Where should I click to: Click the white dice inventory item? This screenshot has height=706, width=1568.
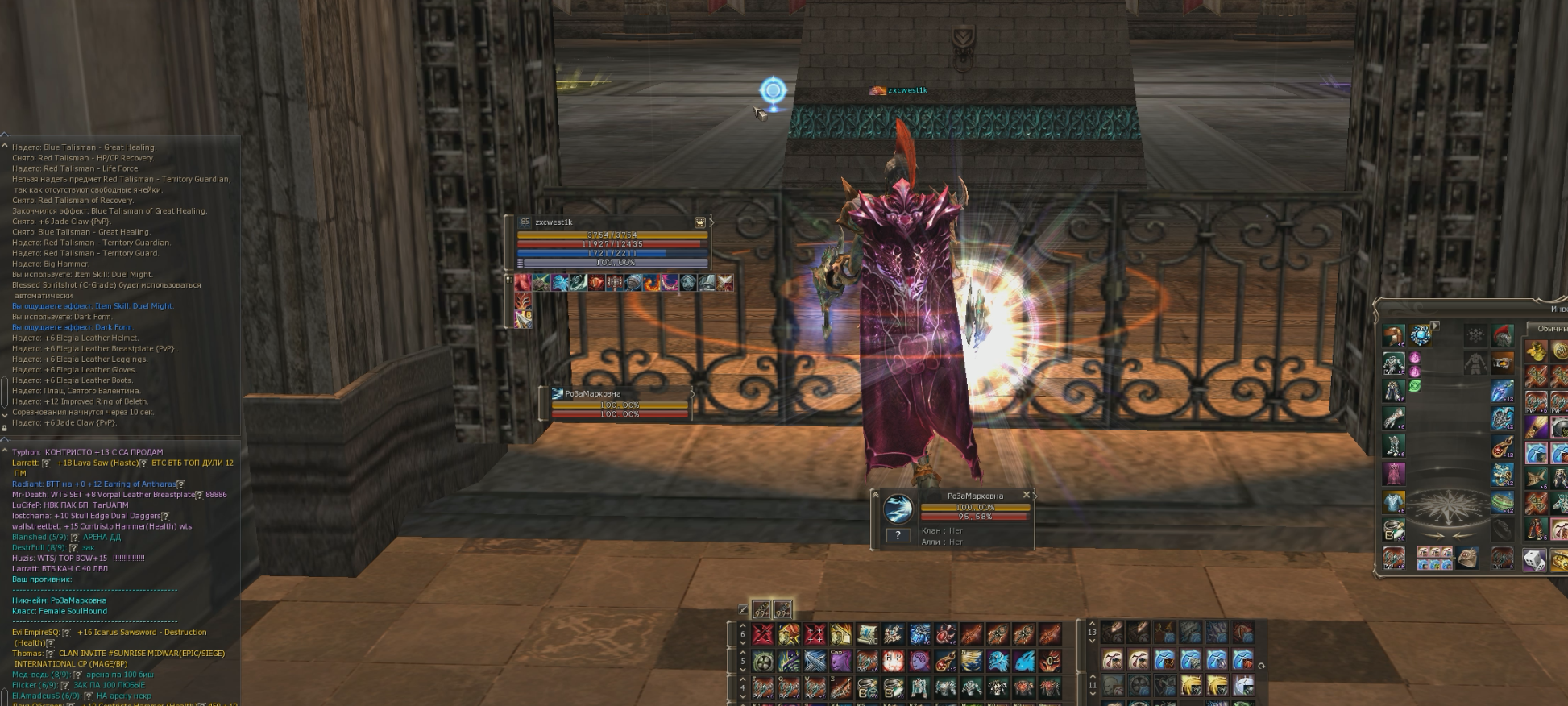point(1534,558)
